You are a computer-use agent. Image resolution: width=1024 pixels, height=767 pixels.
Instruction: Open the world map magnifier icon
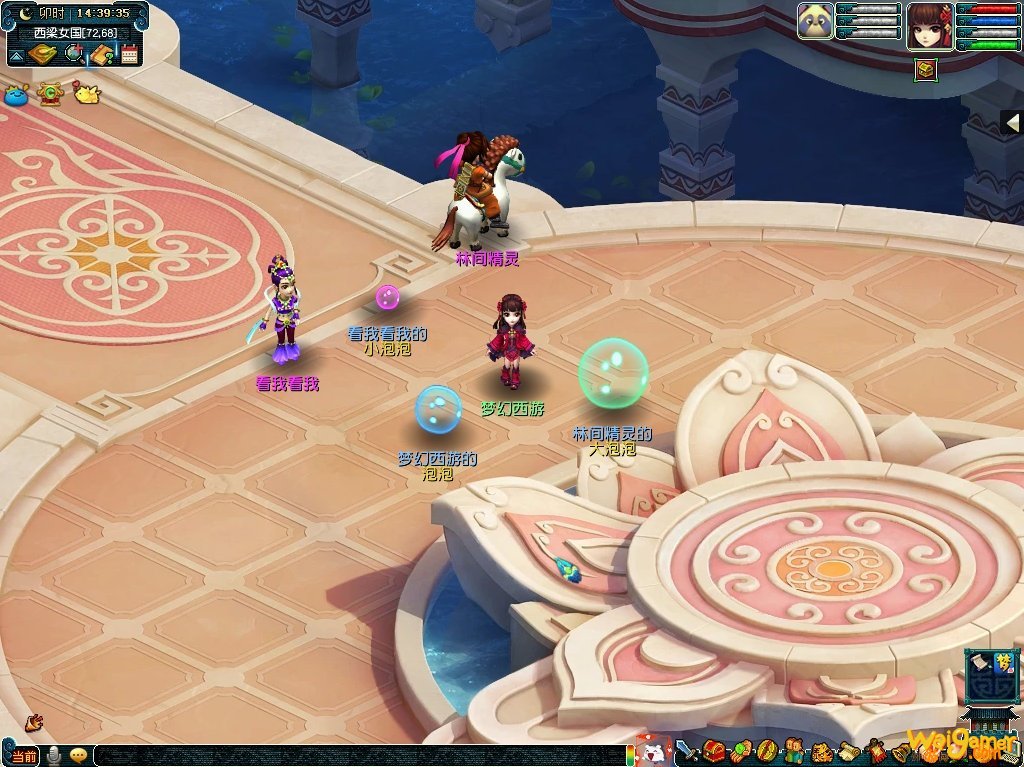click(73, 54)
